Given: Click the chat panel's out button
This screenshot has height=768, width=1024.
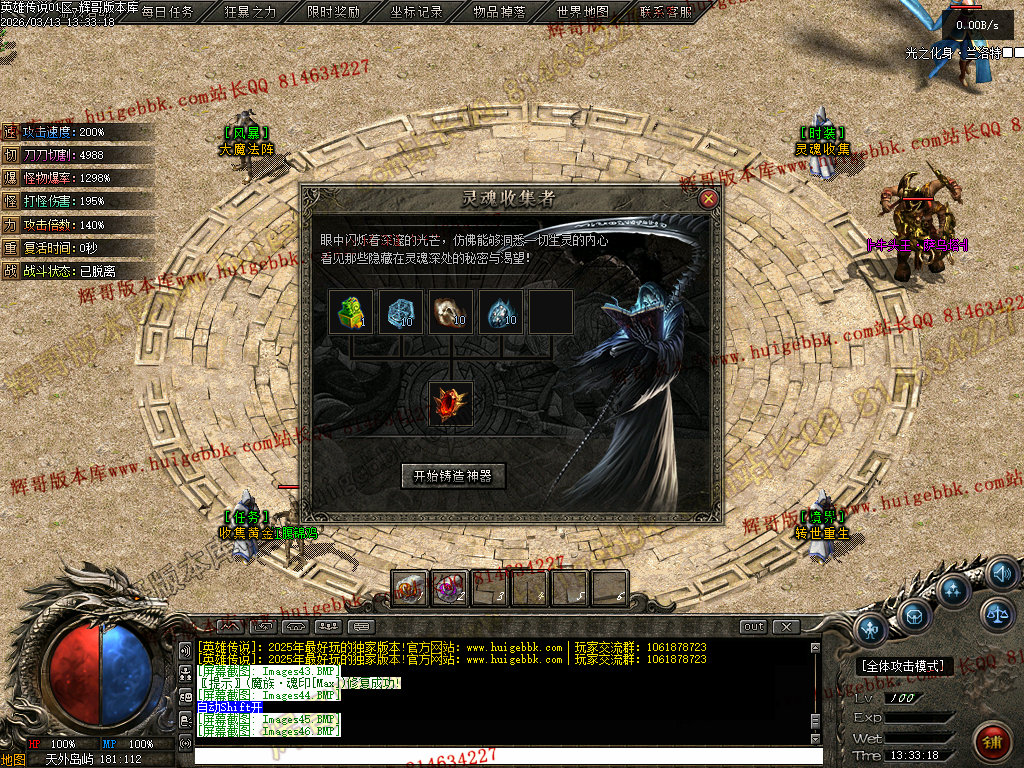Looking at the screenshot, I should [753, 627].
